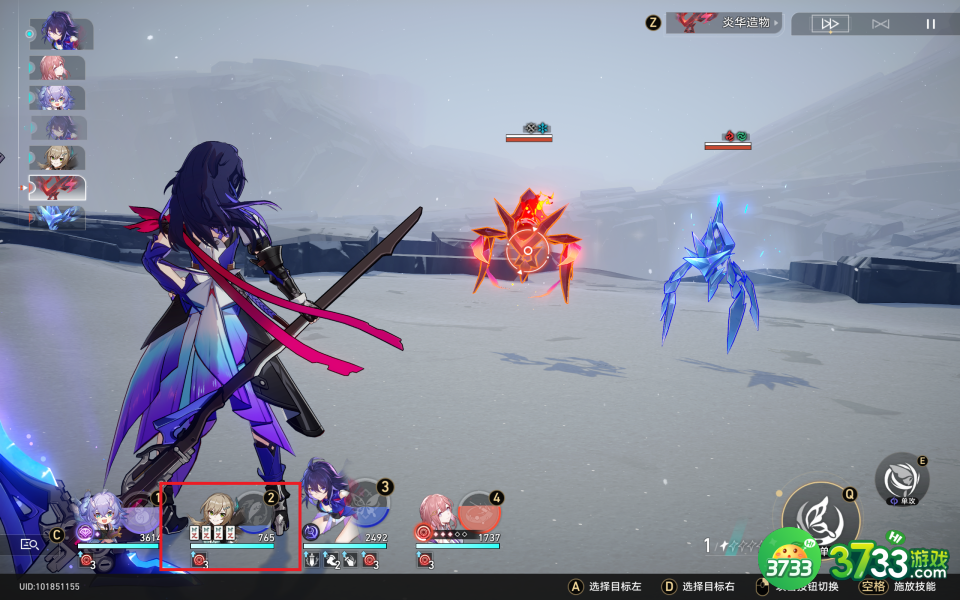Open the battle details magnifier icon
This screenshot has width=960, height=600.
(x=29, y=545)
